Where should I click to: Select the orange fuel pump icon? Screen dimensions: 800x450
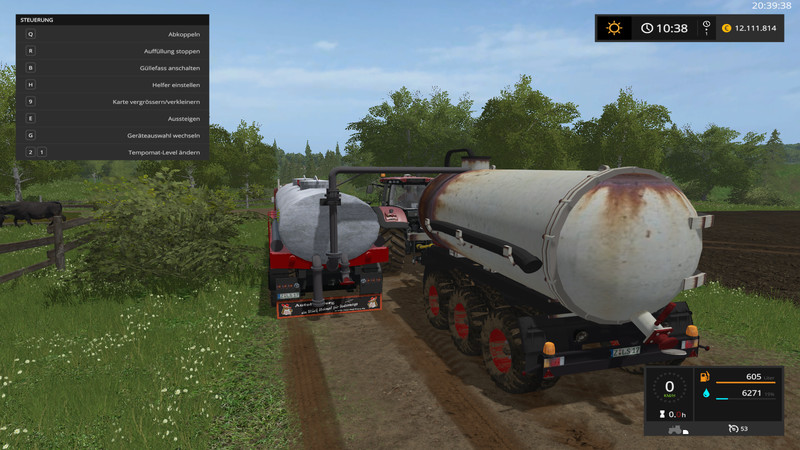pyautogui.click(x=706, y=377)
